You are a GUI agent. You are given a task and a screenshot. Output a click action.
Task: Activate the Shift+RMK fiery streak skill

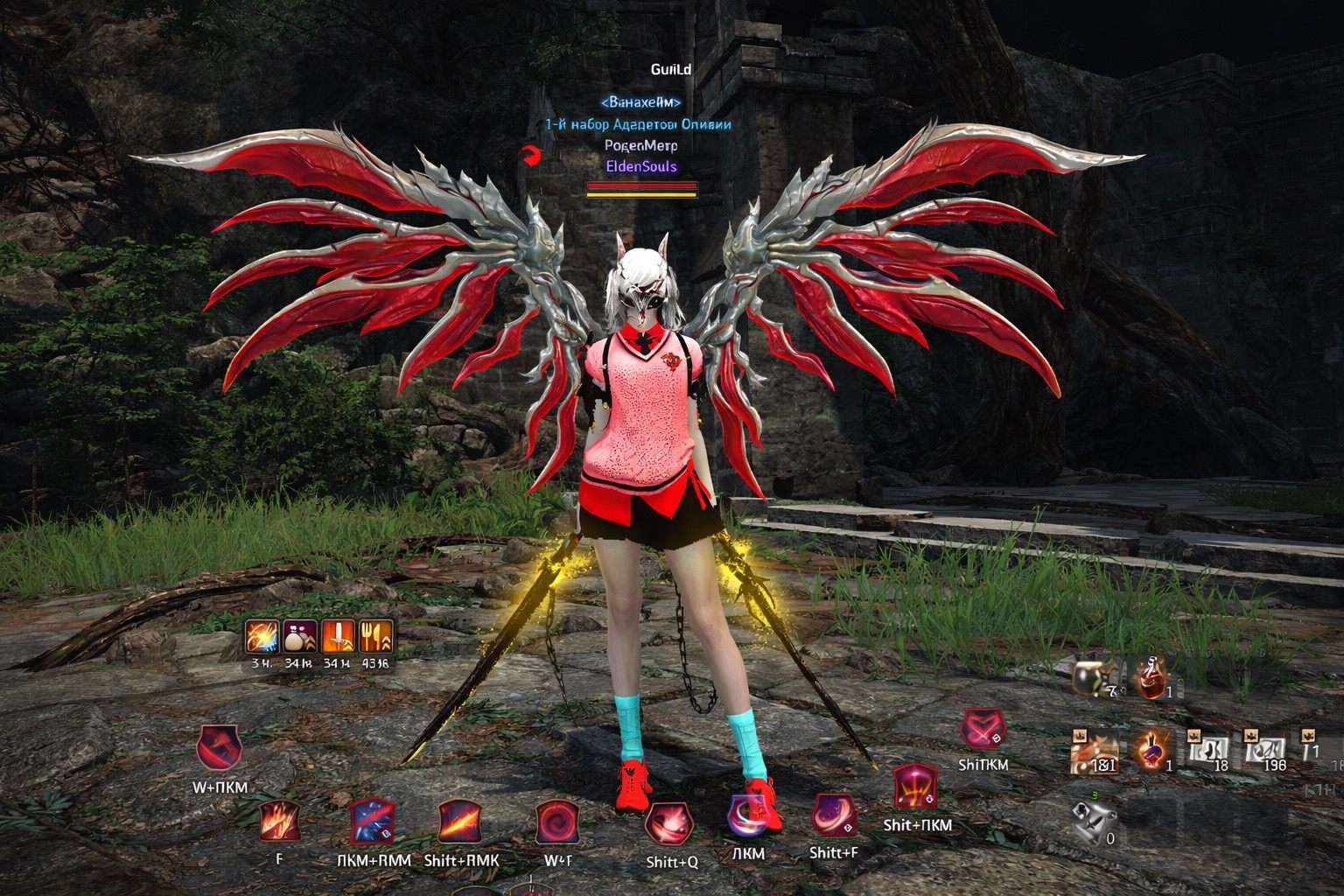pos(461,822)
